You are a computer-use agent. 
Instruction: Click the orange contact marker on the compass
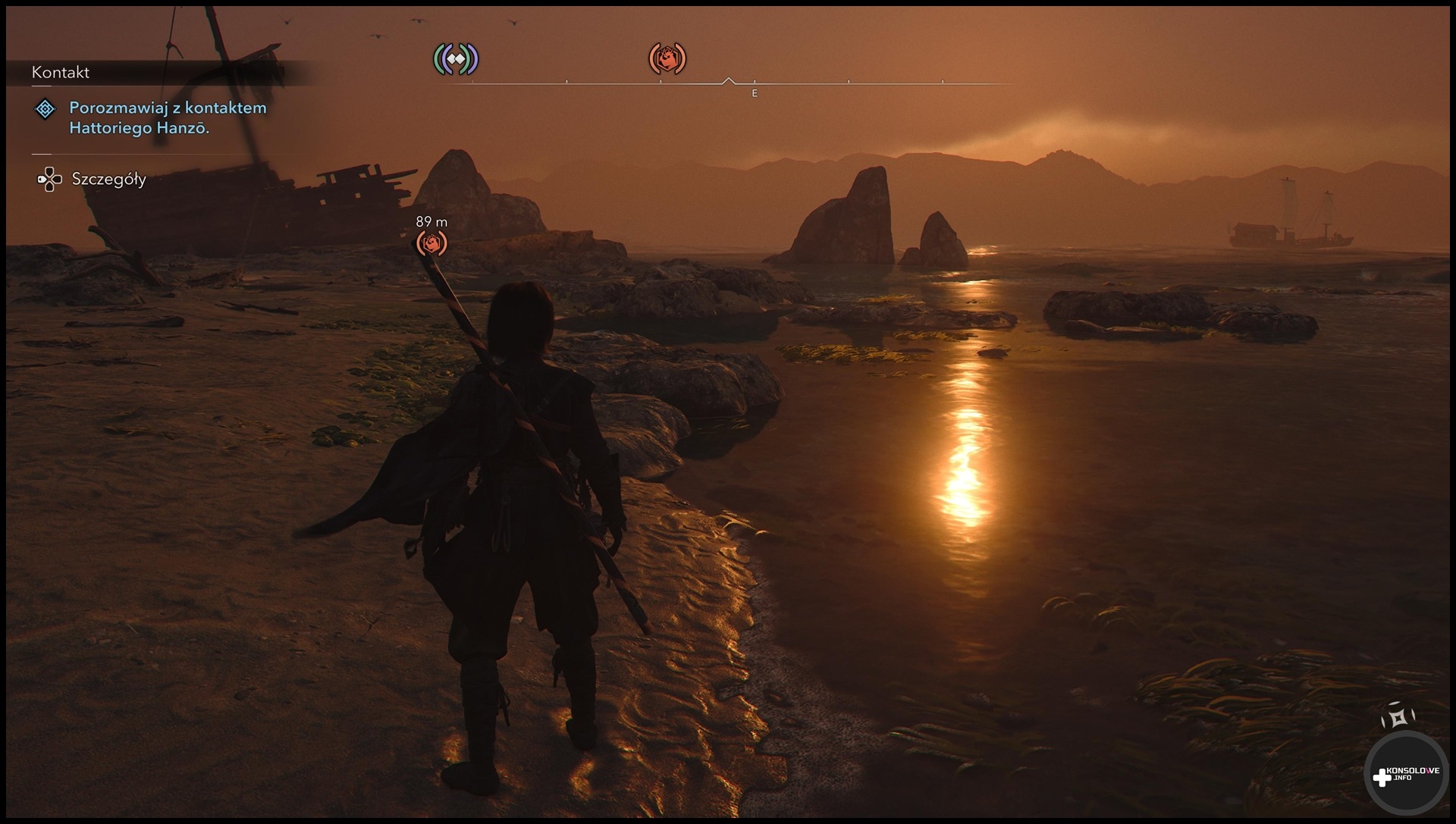pos(667,58)
